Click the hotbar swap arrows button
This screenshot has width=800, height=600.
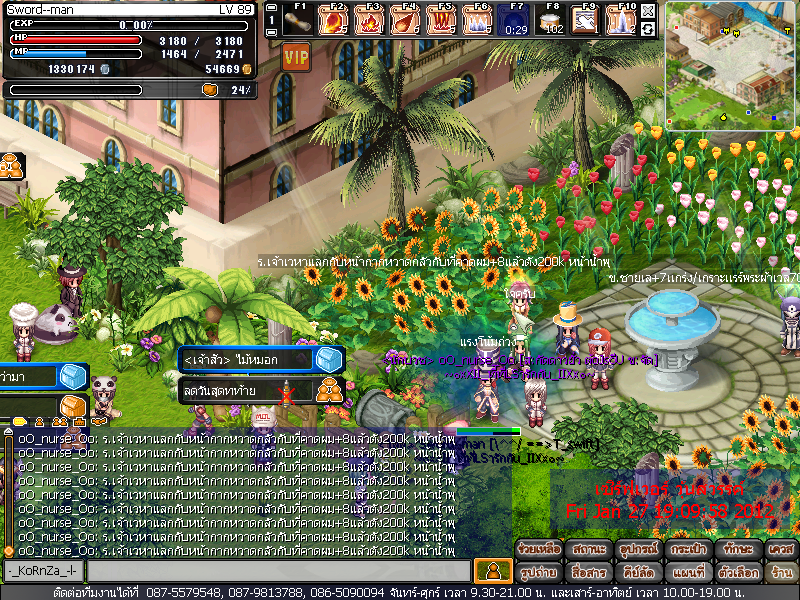tap(648, 29)
